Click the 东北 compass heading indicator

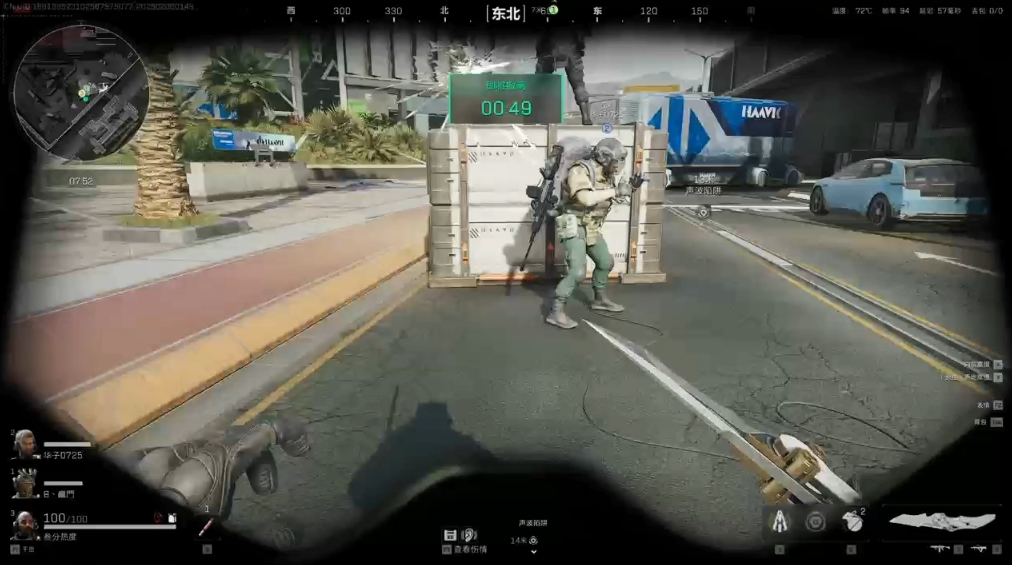pos(506,13)
